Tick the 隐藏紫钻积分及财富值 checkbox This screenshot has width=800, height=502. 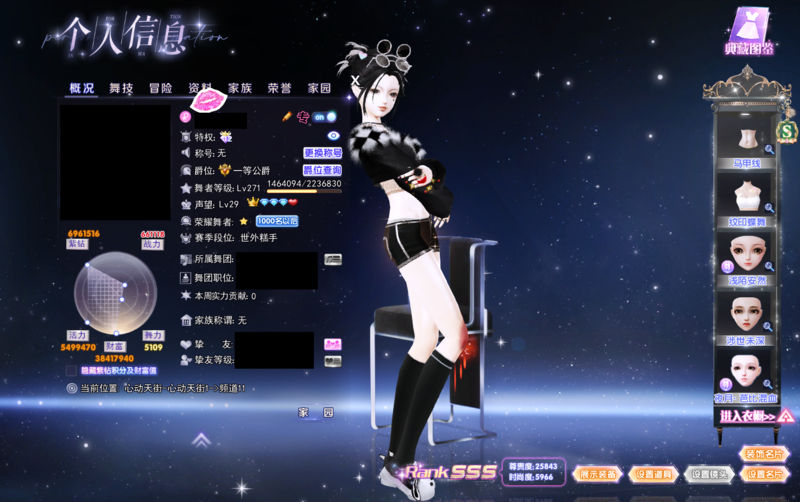pyautogui.click(x=71, y=370)
